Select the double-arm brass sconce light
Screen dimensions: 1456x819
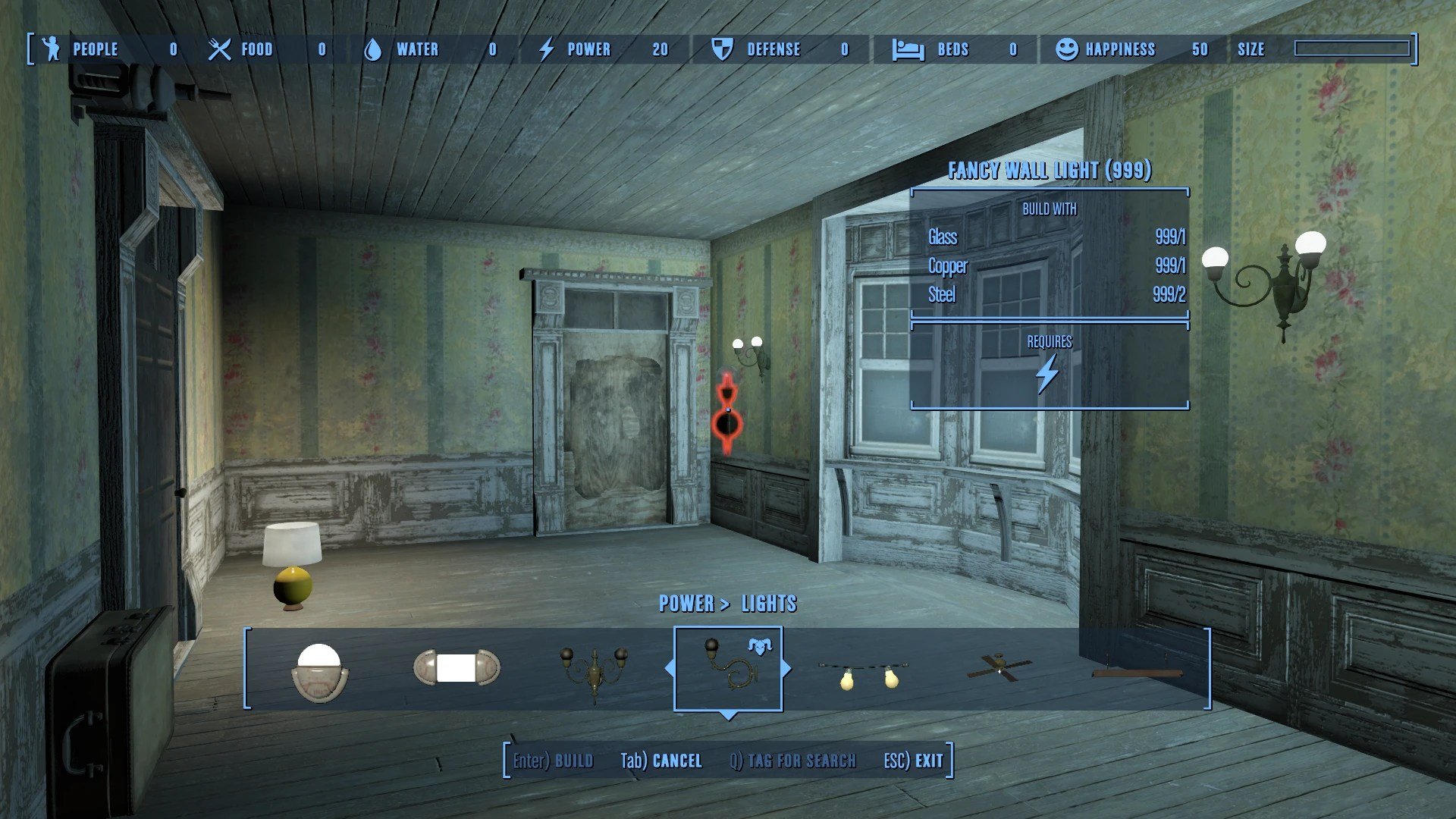[594, 668]
